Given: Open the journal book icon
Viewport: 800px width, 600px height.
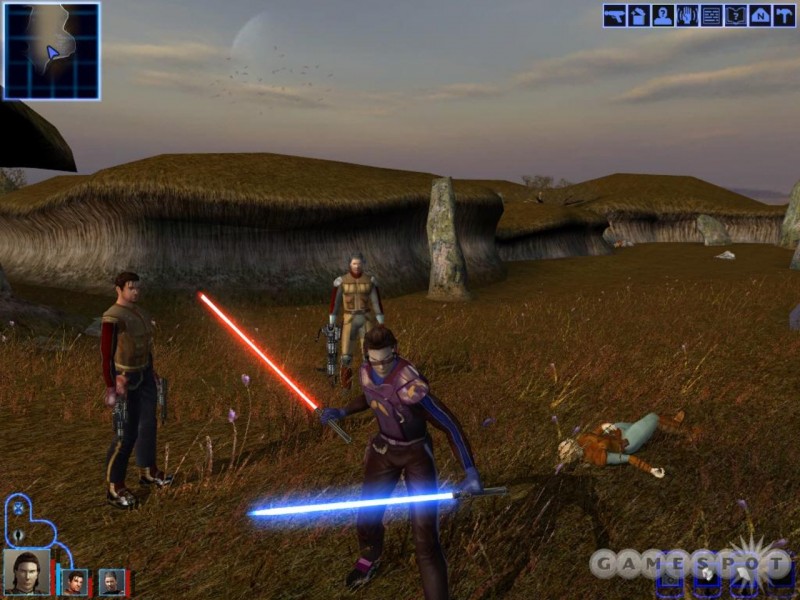Looking at the screenshot, I should tap(735, 16).
